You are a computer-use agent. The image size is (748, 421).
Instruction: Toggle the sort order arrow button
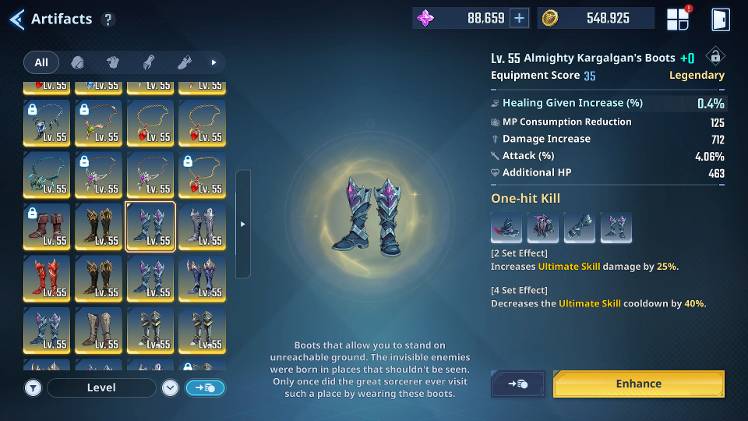coord(170,388)
